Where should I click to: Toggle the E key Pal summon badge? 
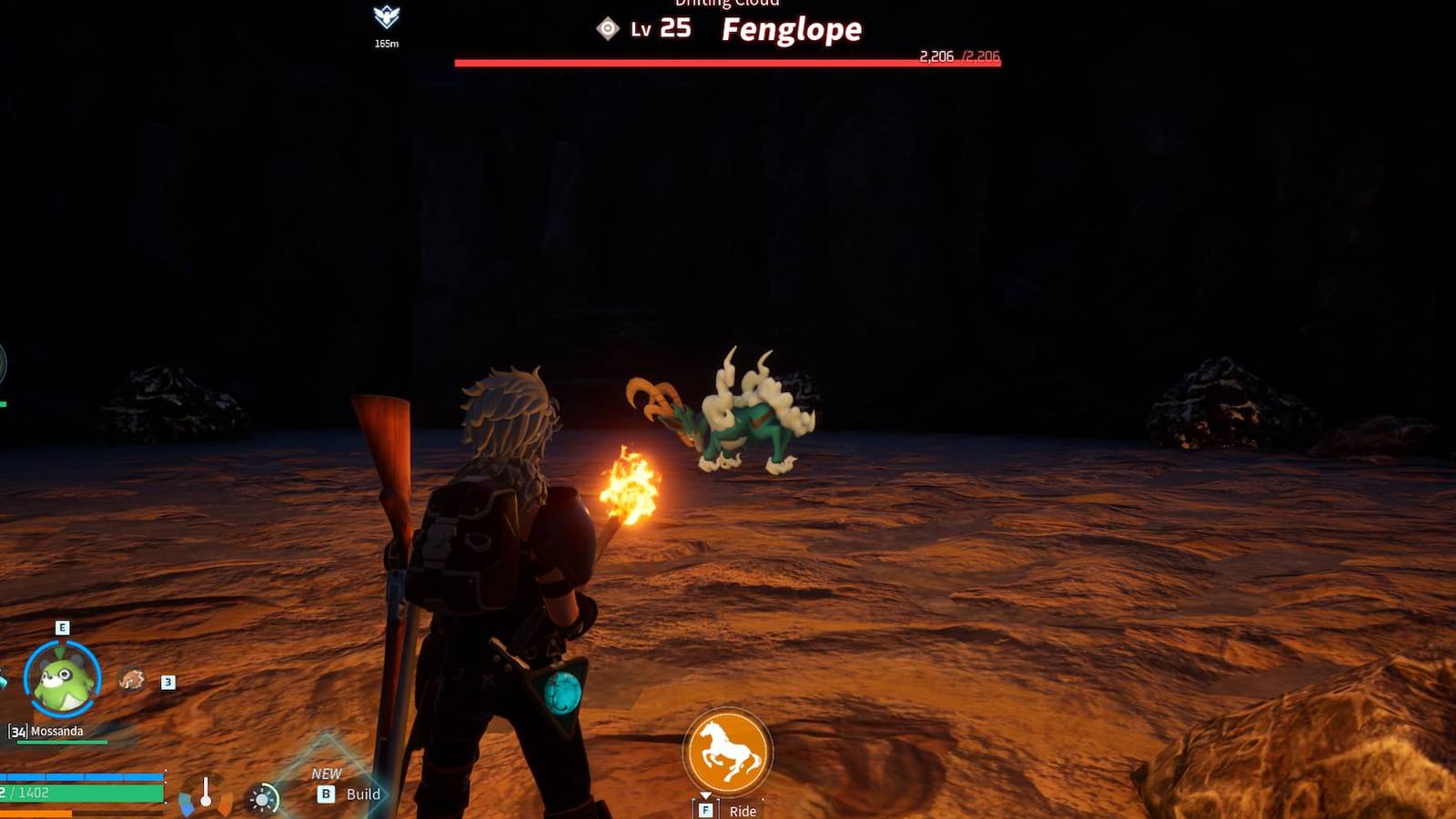tap(61, 626)
